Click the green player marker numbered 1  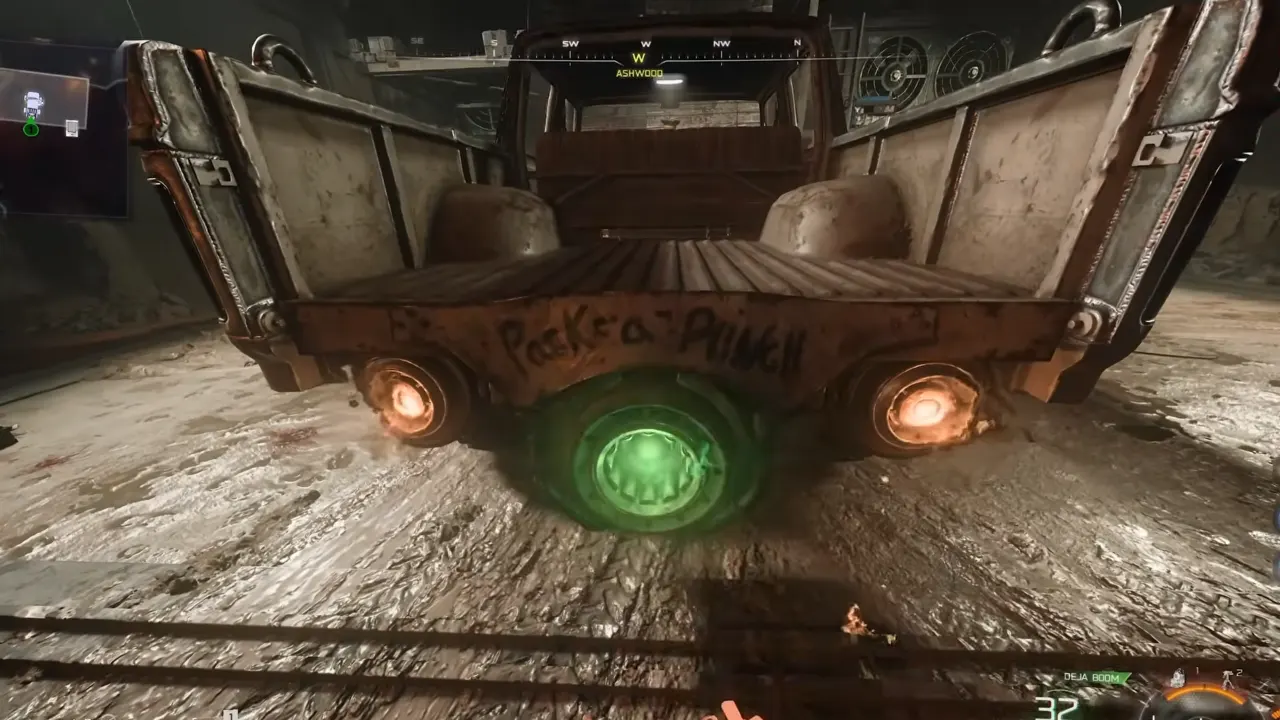point(31,129)
